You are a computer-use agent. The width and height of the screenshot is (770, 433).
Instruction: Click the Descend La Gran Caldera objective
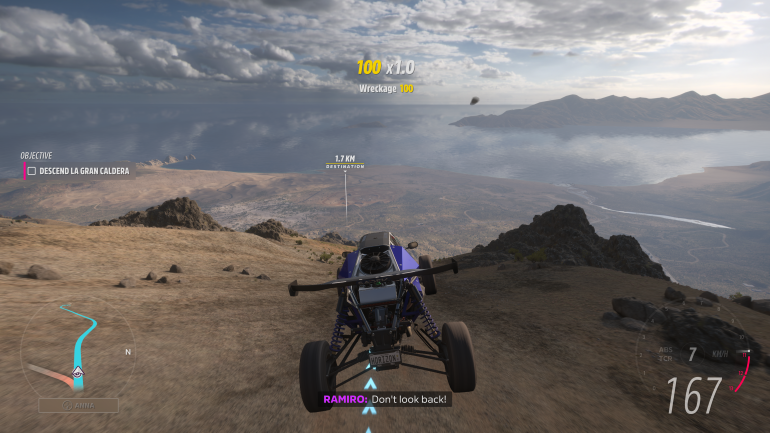tap(84, 171)
